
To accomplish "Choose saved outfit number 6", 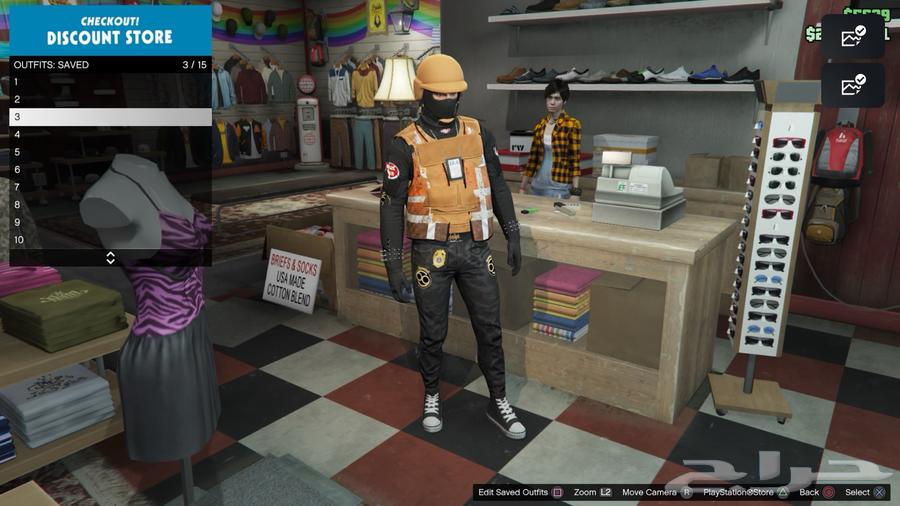I will coord(110,169).
